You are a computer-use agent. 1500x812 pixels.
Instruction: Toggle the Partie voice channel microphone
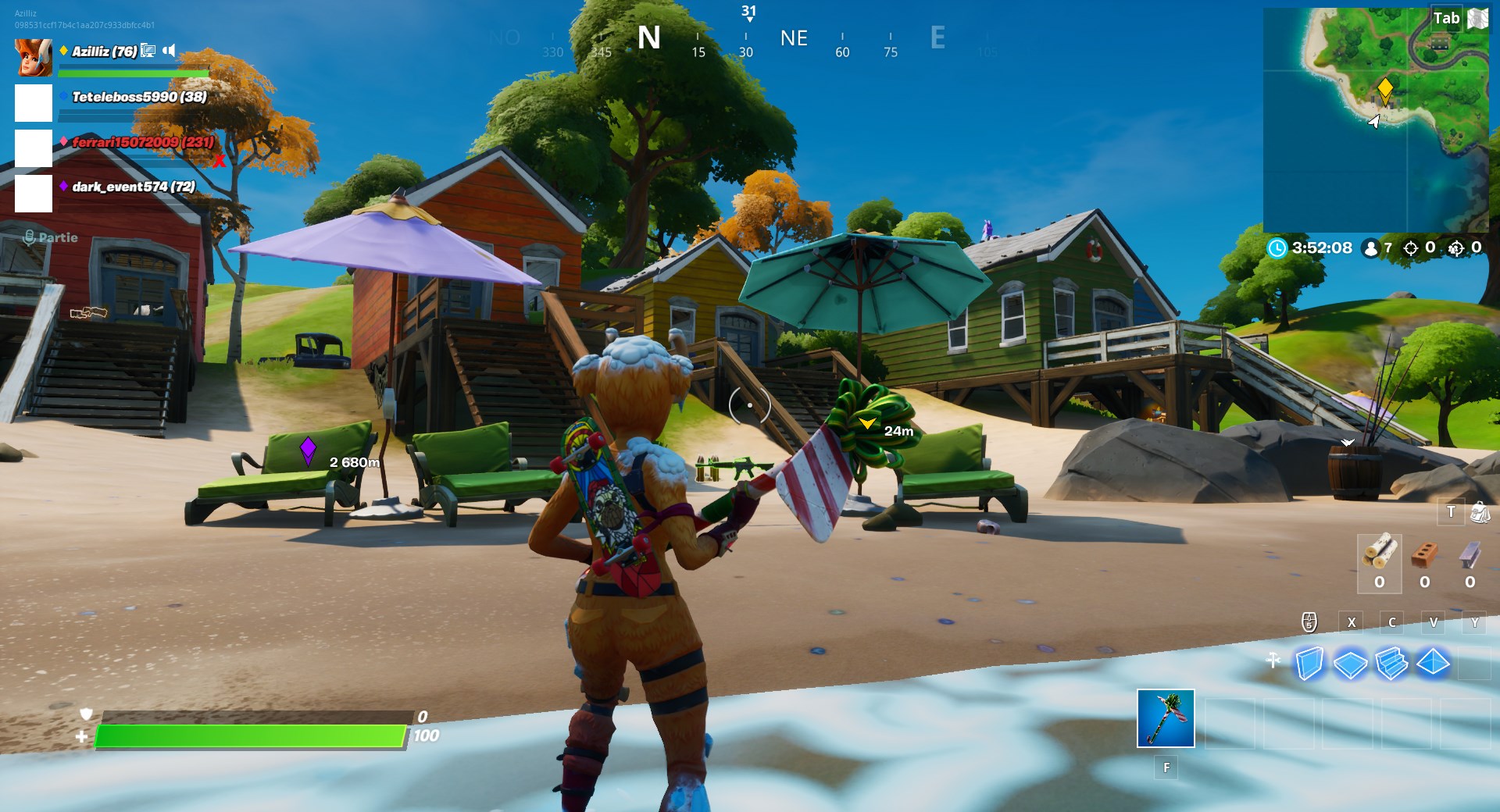pos(29,237)
